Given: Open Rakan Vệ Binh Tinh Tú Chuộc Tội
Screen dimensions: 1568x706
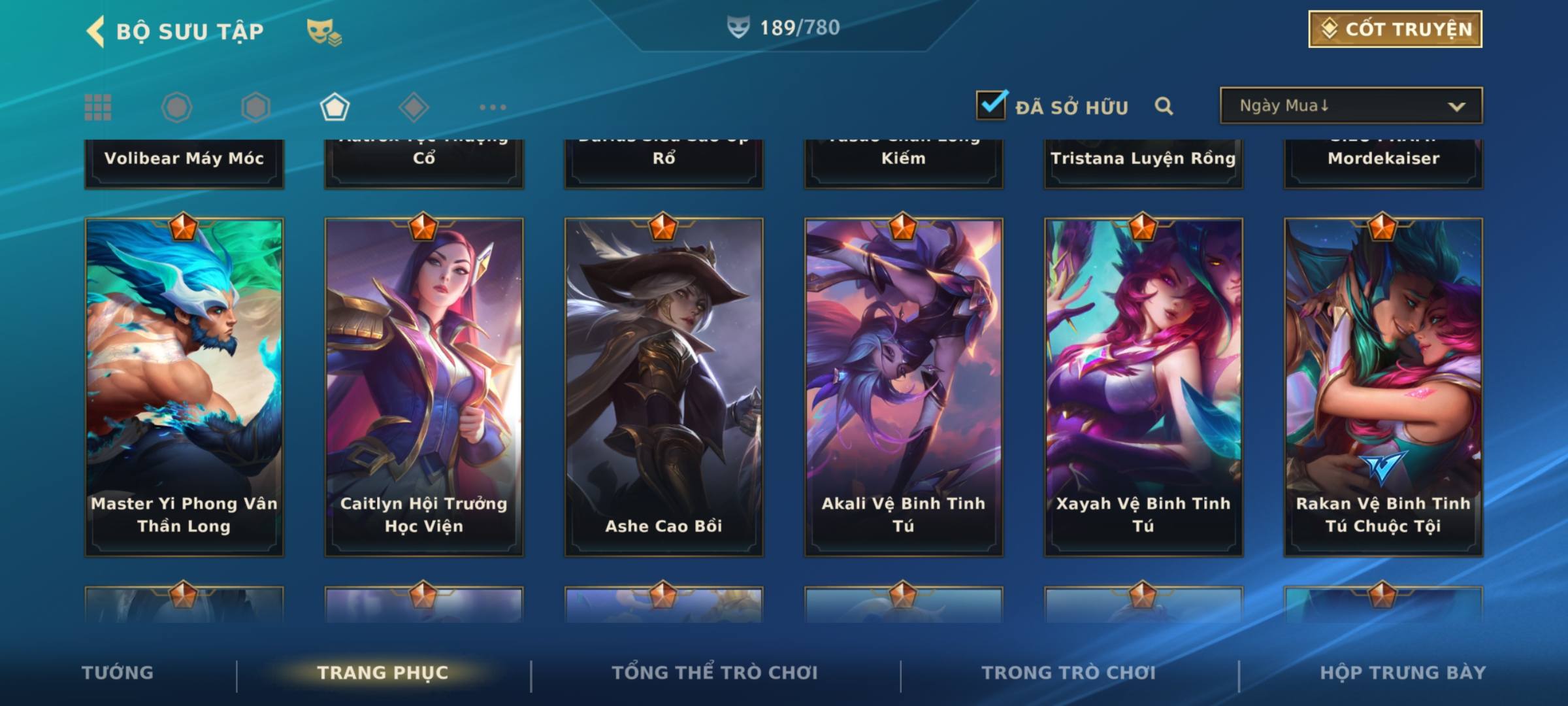Looking at the screenshot, I should tap(1383, 387).
